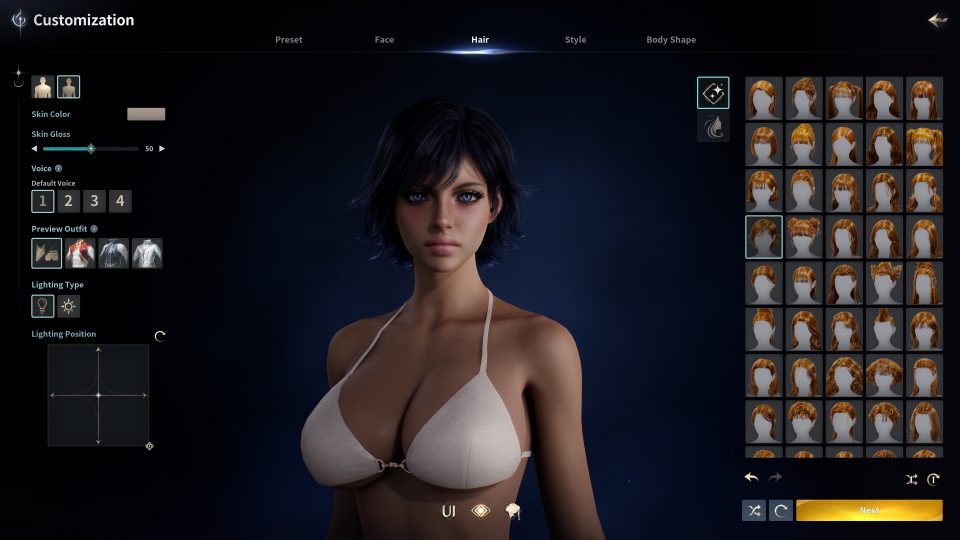Switch lighting type to the sun icon

click(x=69, y=306)
